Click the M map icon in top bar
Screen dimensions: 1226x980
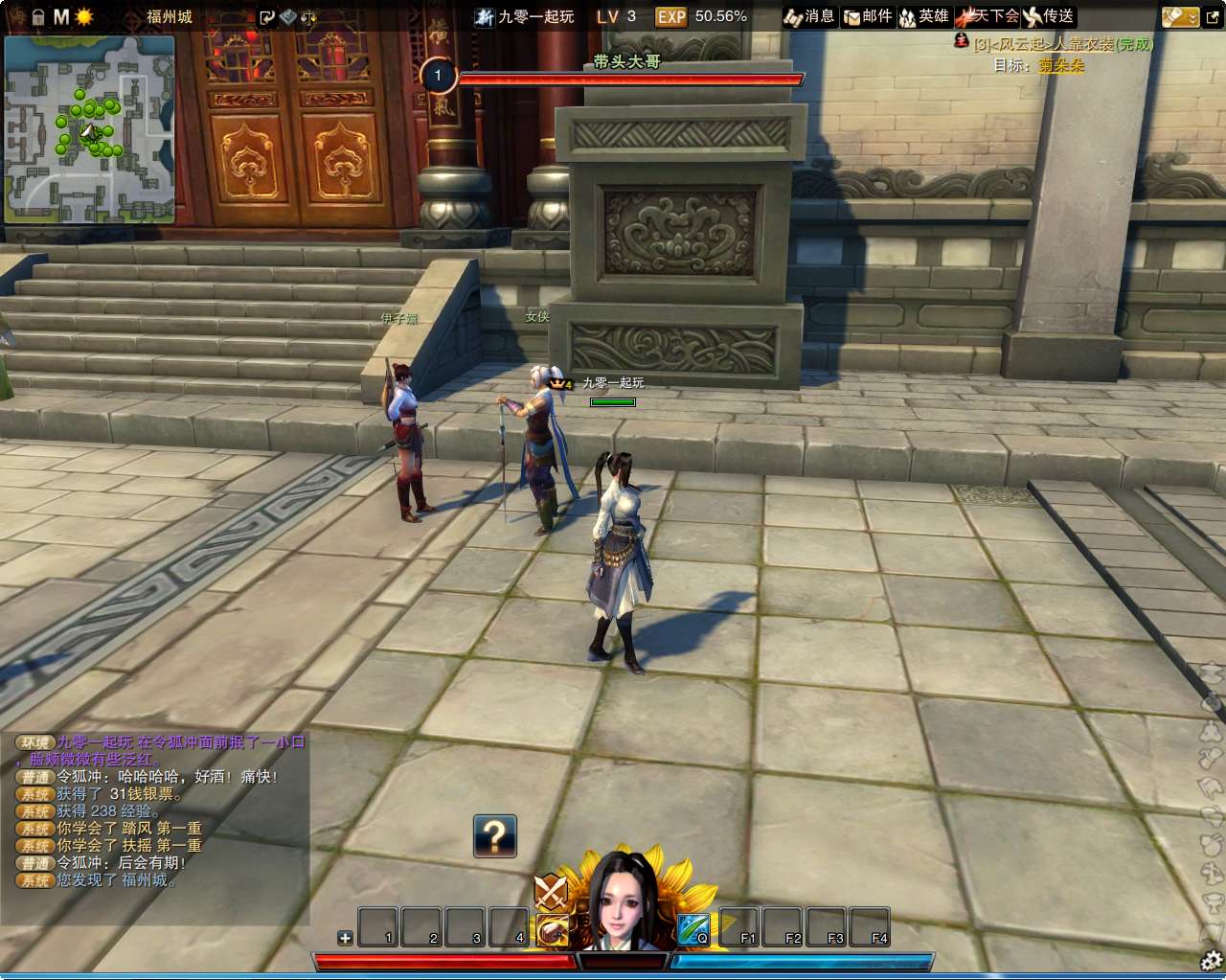point(61,16)
